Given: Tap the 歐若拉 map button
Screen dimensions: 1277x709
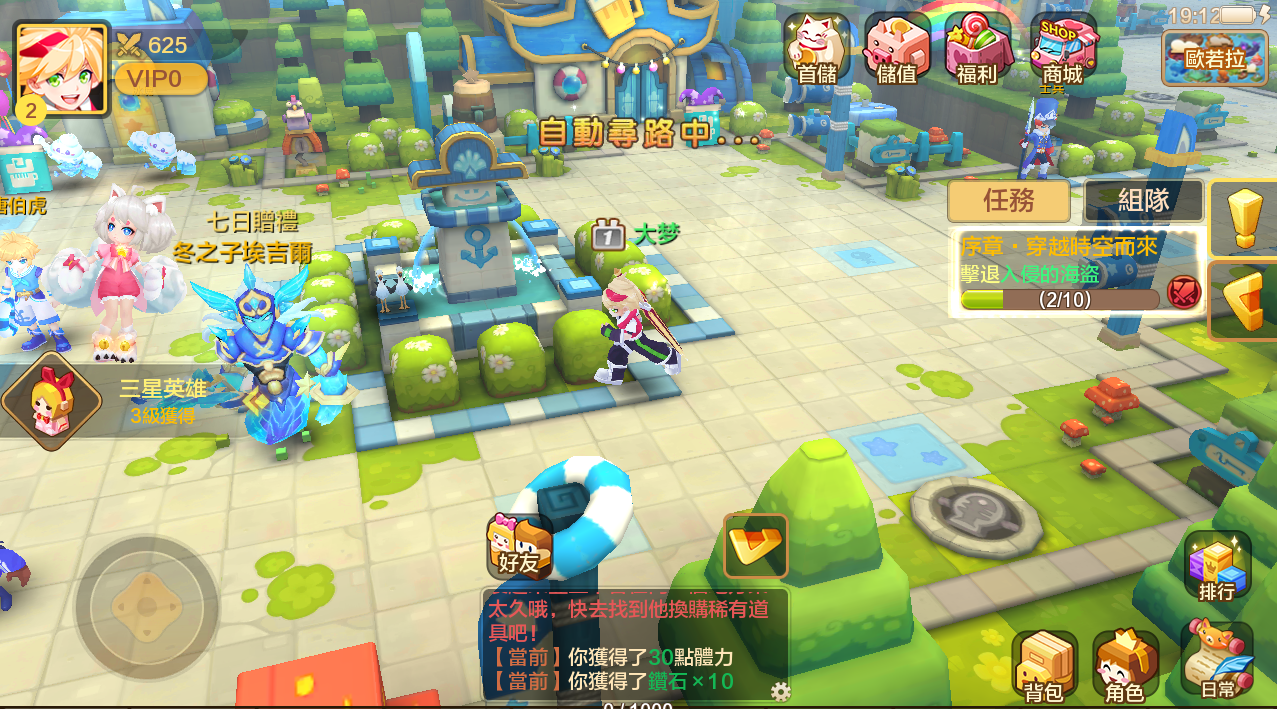Looking at the screenshot, I should (1212, 57).
